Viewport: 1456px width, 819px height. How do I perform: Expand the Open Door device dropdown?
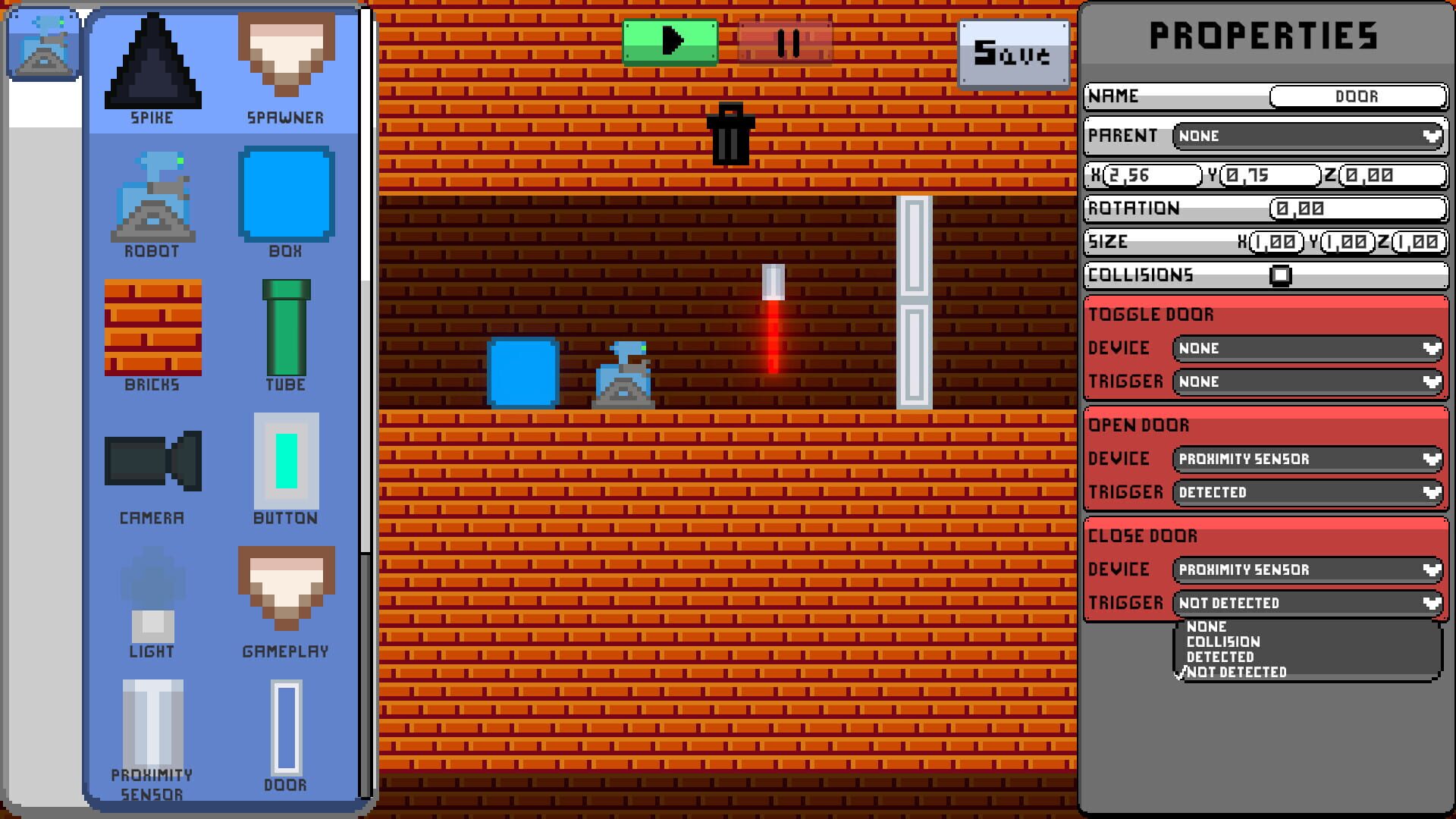tap(1307, 459)
